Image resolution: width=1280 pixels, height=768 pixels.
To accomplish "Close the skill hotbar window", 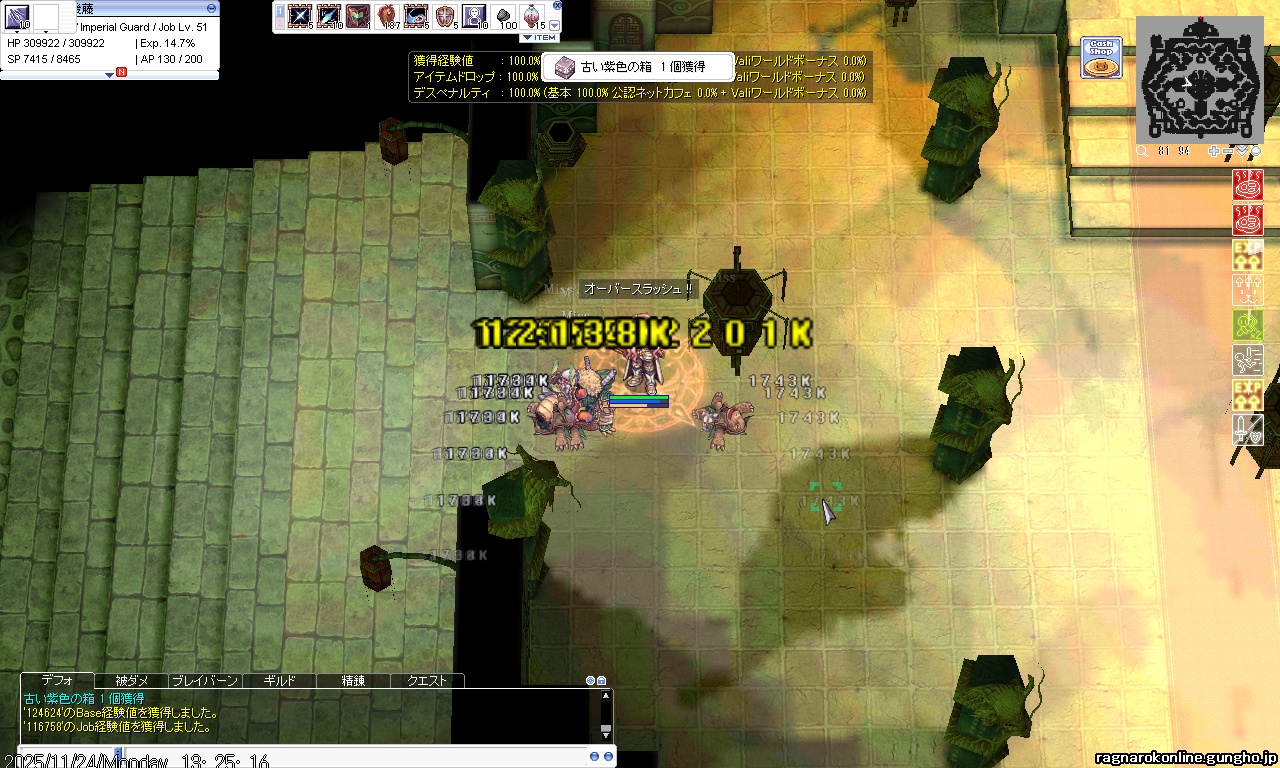I will coord(557,5).
